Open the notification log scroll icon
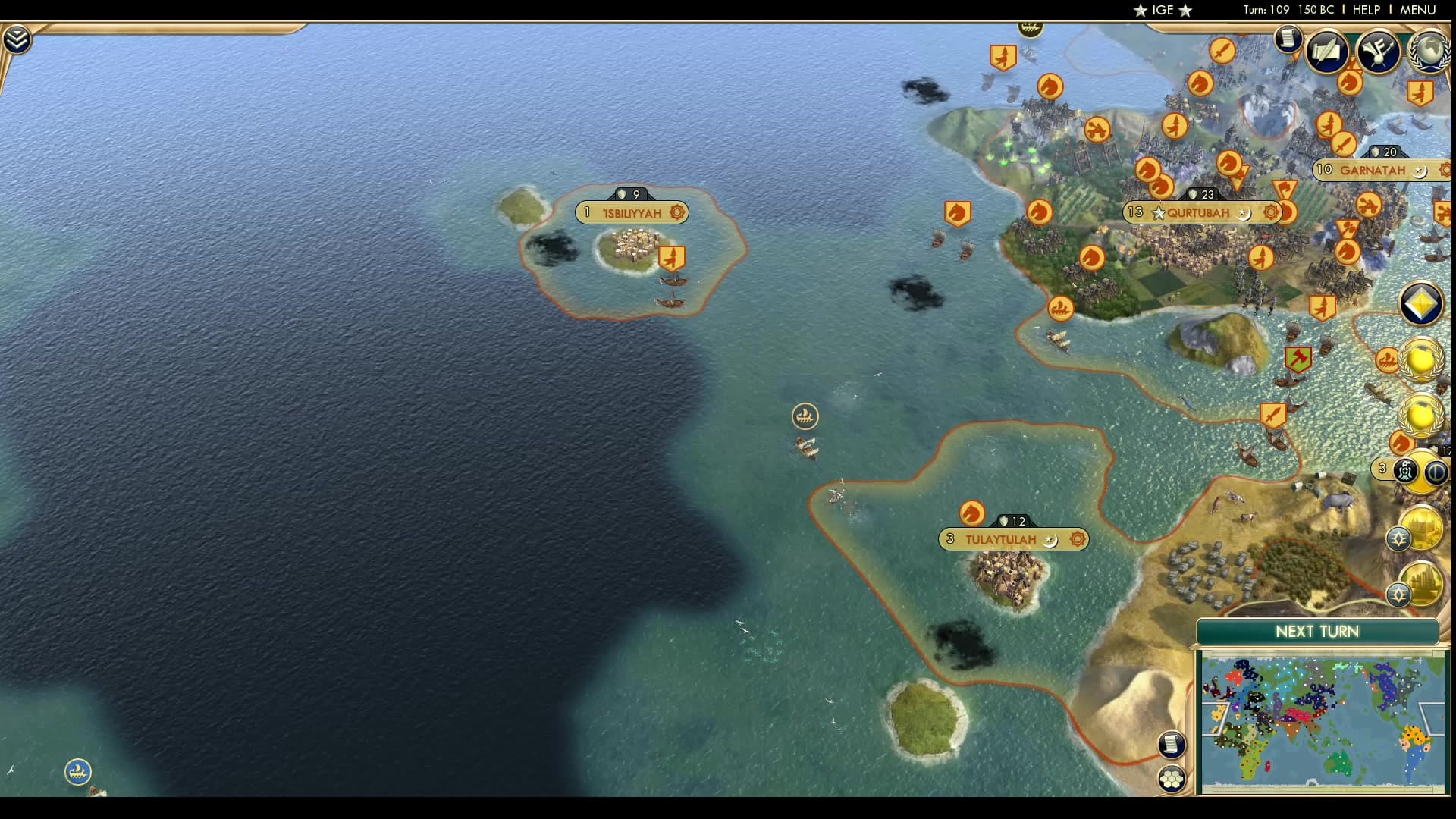The image size is (1456, 819). [x=1288, y=40]
